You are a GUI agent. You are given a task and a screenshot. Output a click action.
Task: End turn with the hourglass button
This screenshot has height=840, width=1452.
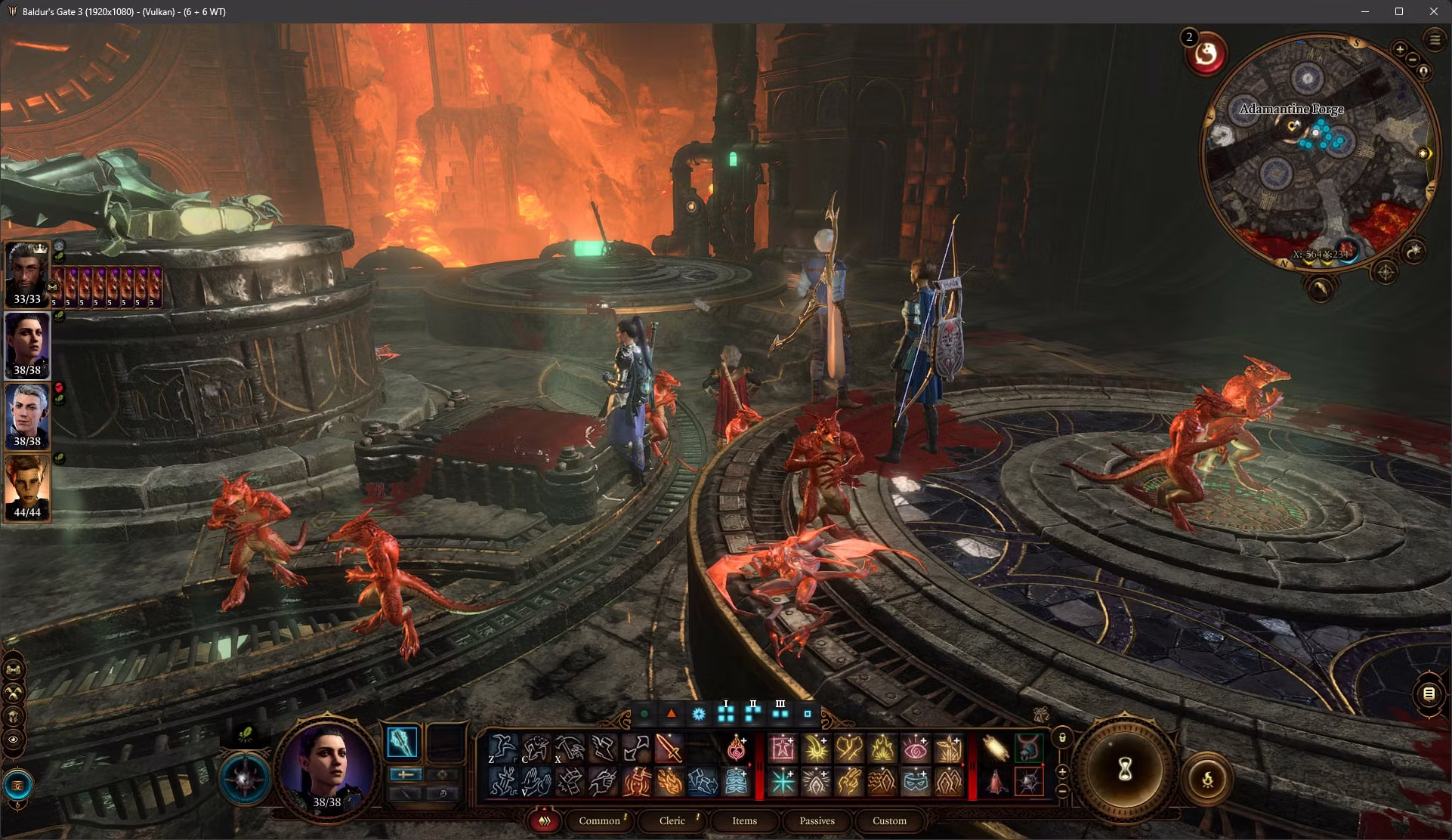[x=1124, y=771]
